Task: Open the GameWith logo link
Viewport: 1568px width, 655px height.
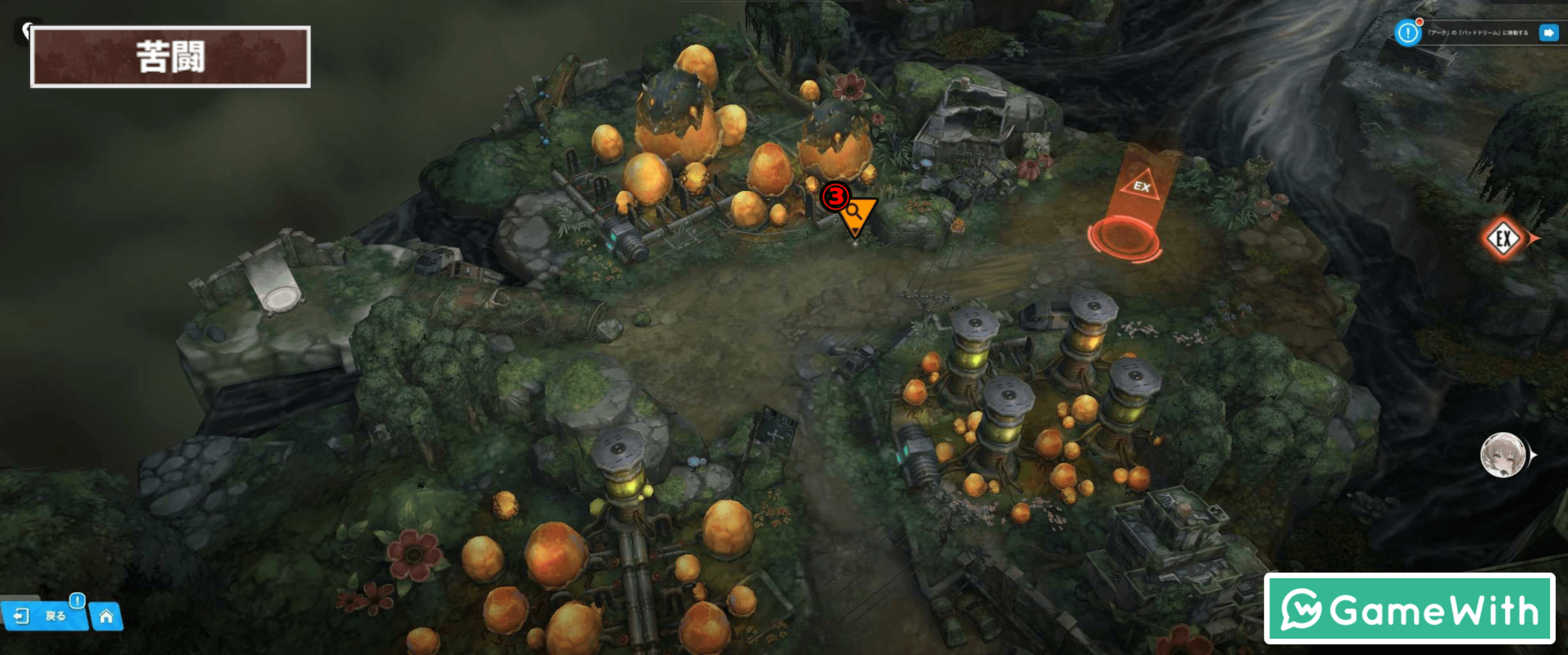Action: pos(1409,609)
